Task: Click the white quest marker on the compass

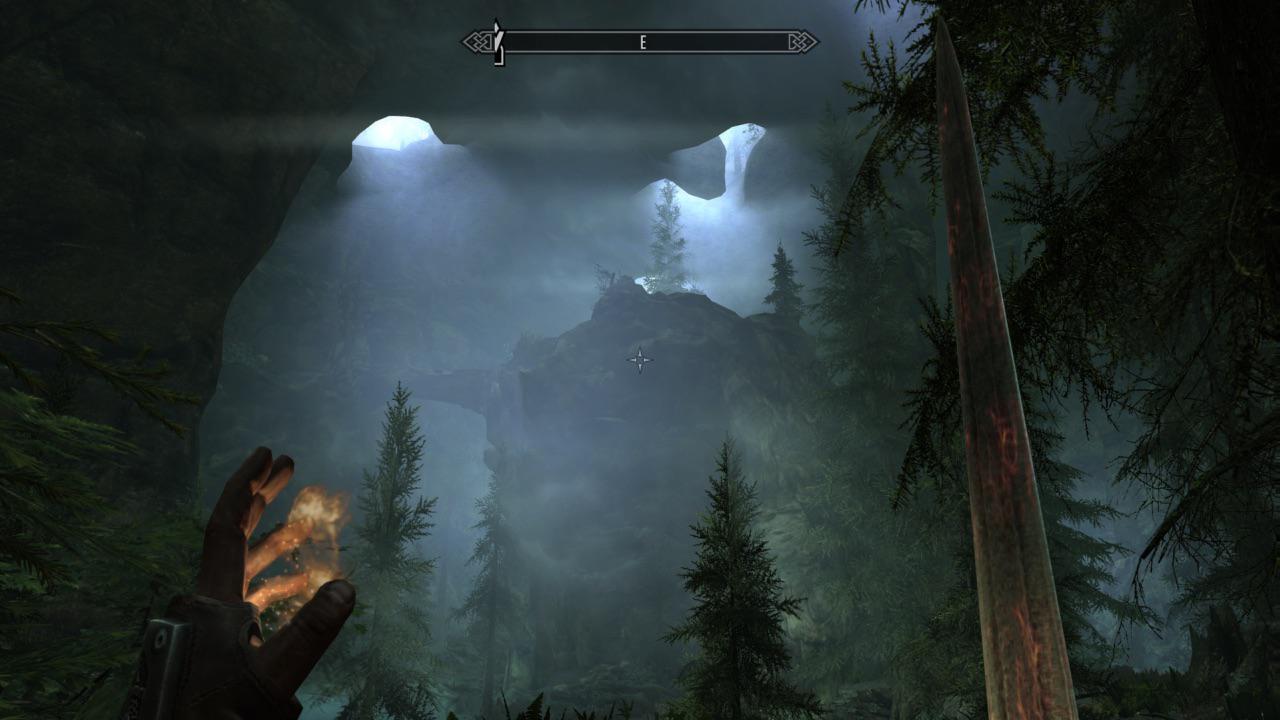Action: pyautogui.click(x=495, y=38)
